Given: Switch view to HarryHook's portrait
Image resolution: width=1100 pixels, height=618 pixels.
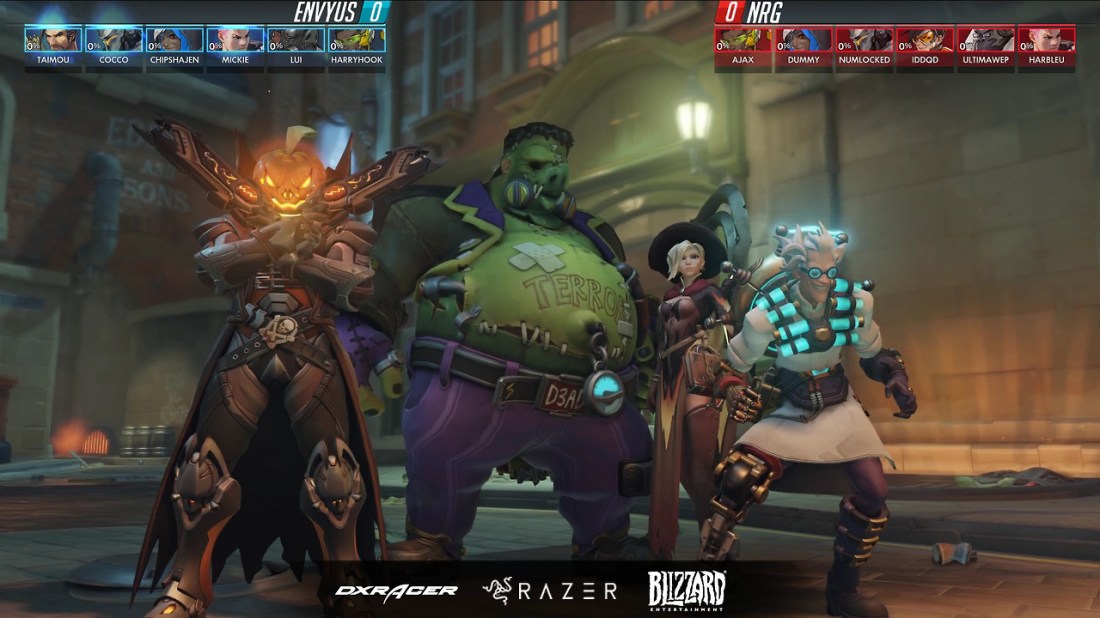Looking at the screenshot, I should coord(356,40).
